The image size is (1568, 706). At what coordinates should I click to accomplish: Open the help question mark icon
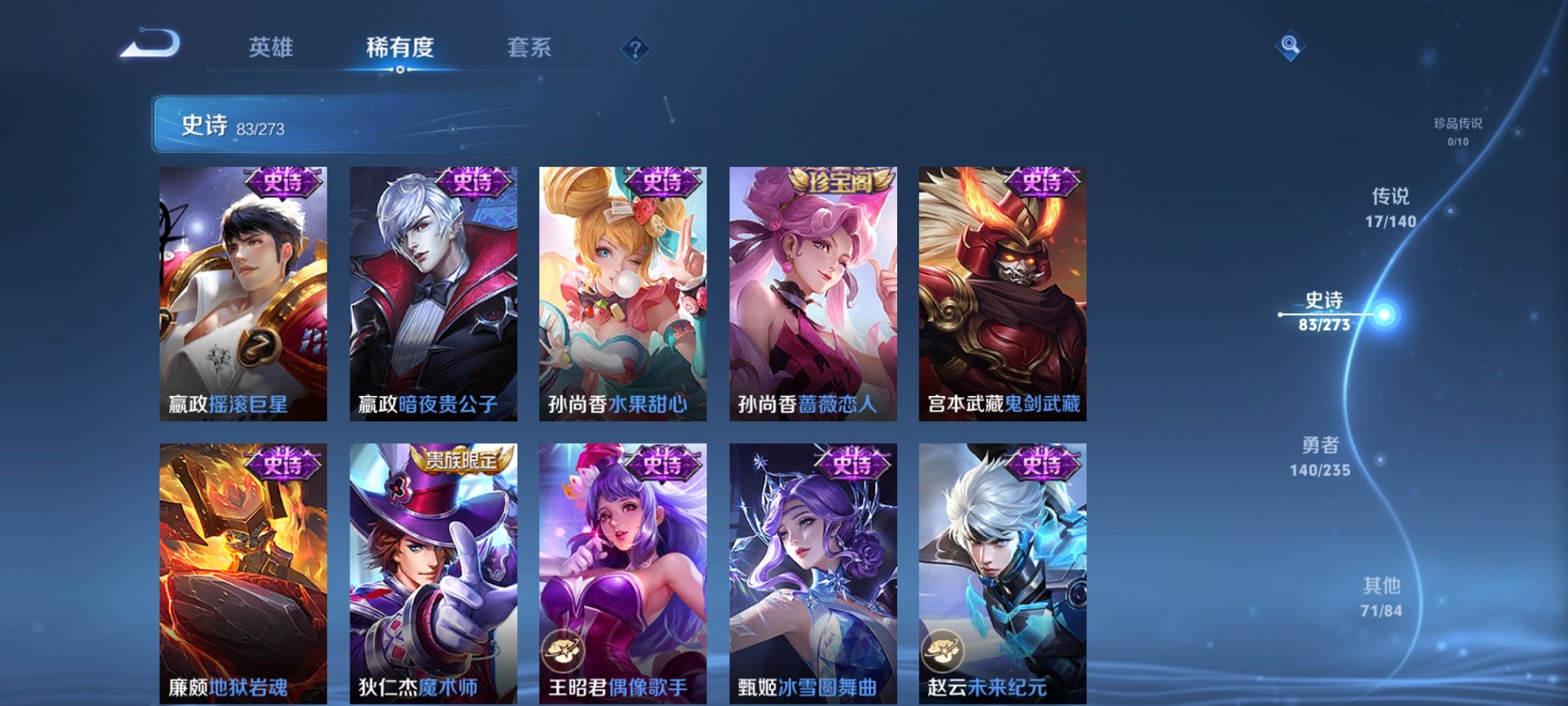pyautogui.click(x=635, y=49)
